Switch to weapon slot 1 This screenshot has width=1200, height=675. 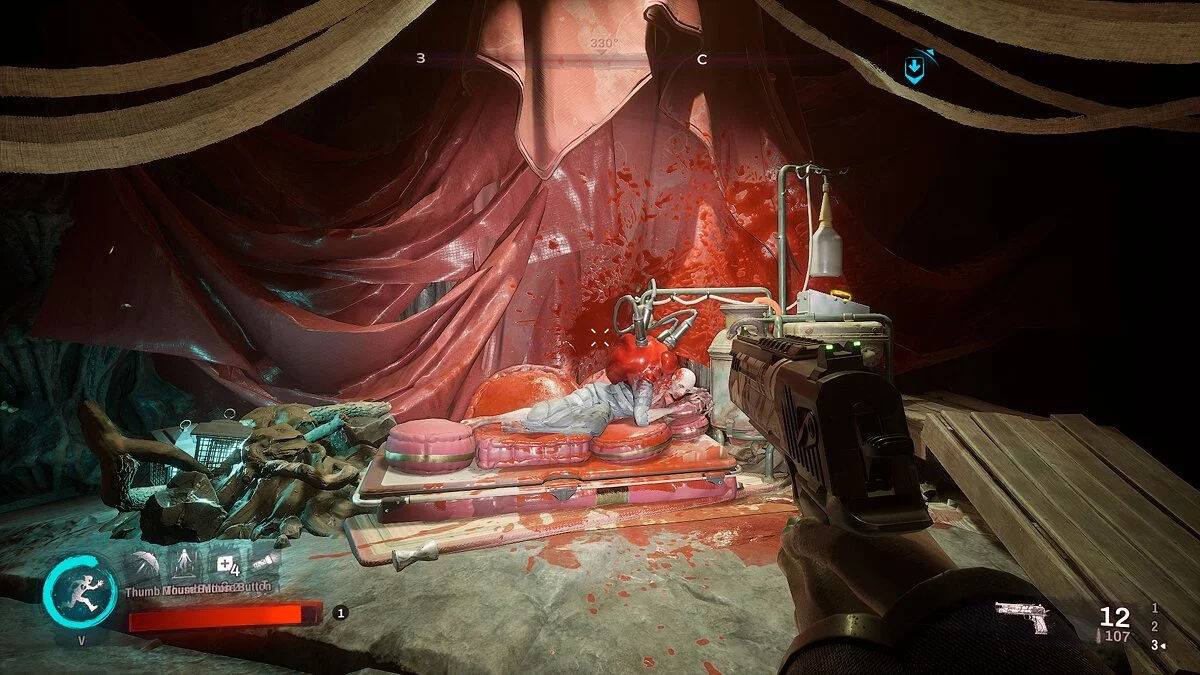point(1155,608)
